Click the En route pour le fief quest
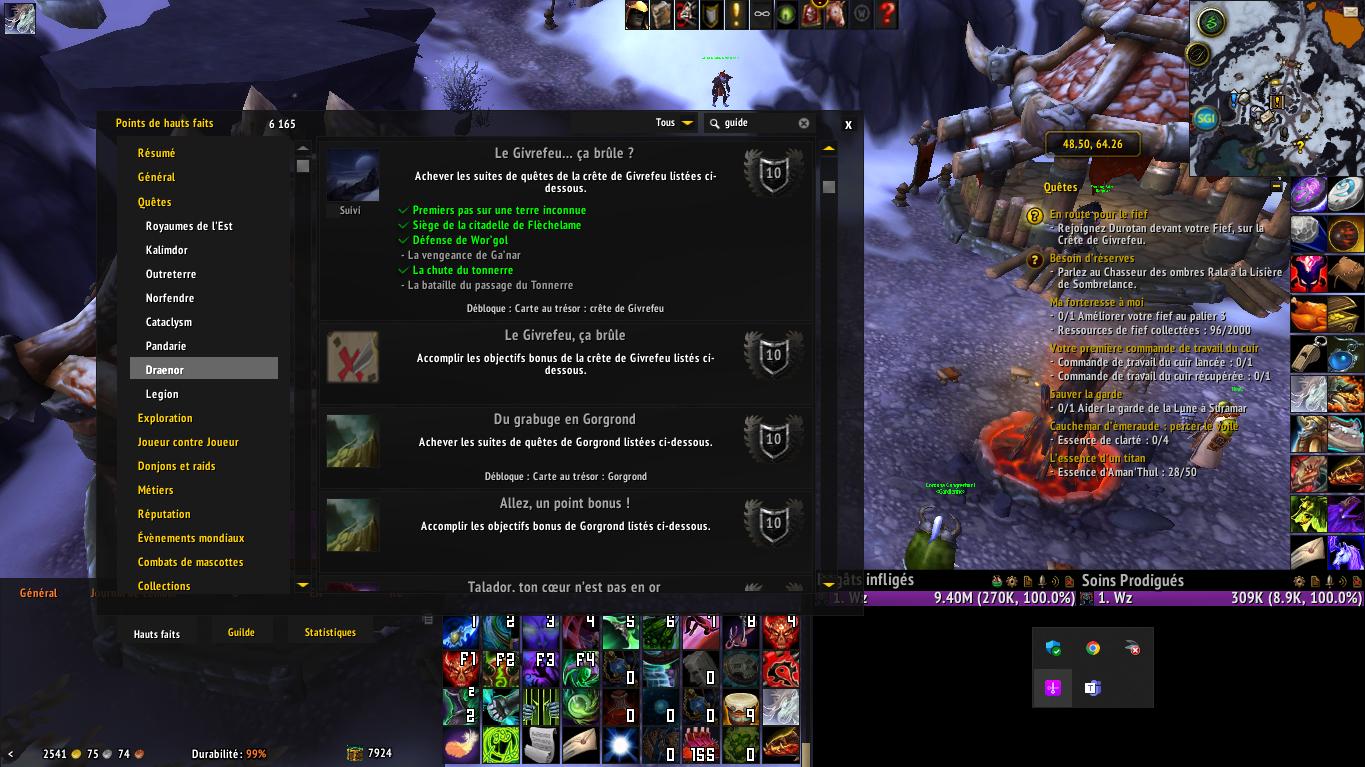Image resolution: width=1365 pixels, height=767 pixels. (1098, 214)
